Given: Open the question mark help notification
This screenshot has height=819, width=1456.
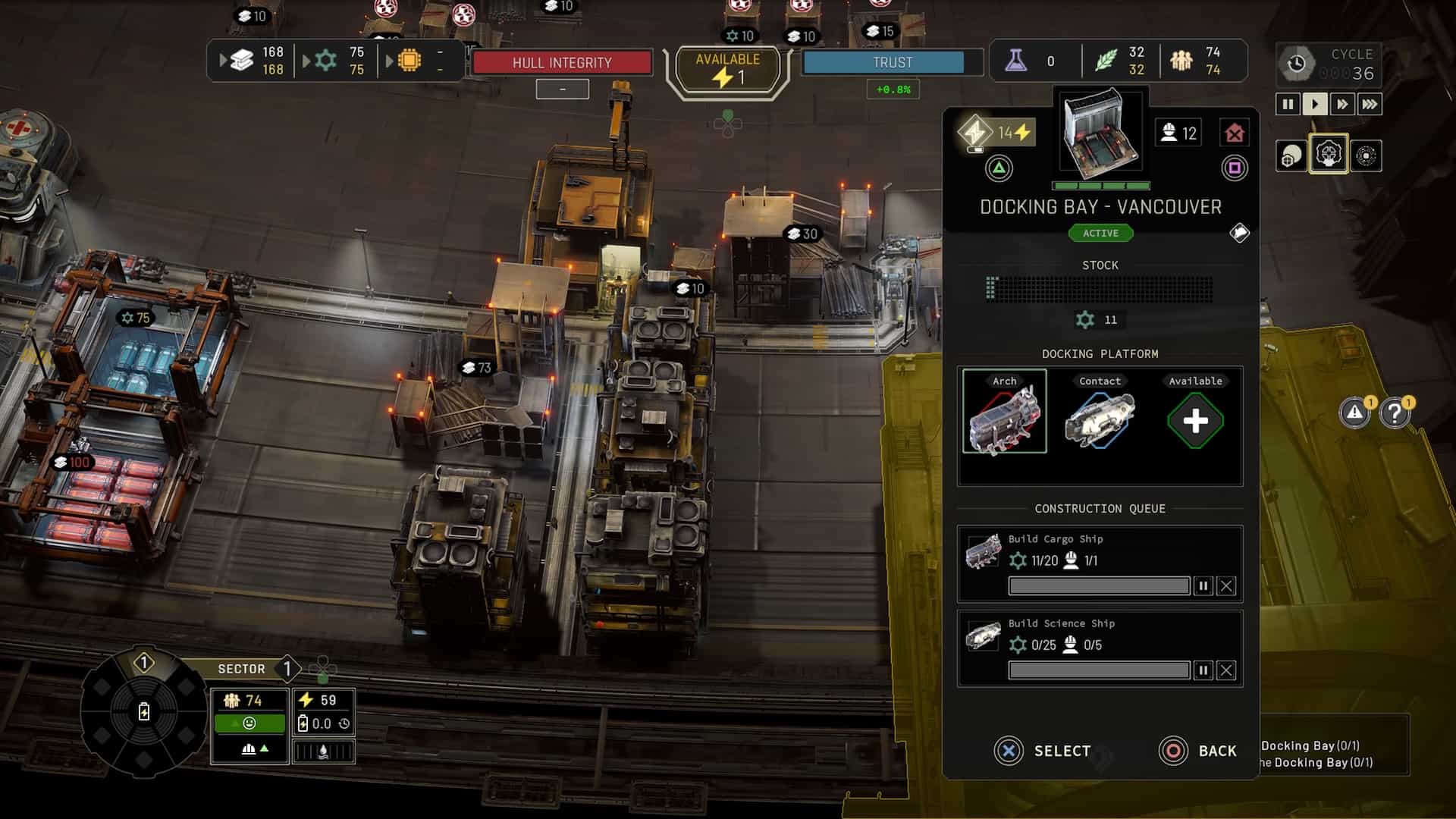Looking at the screenshot, I should click(x=1395, y=413).
